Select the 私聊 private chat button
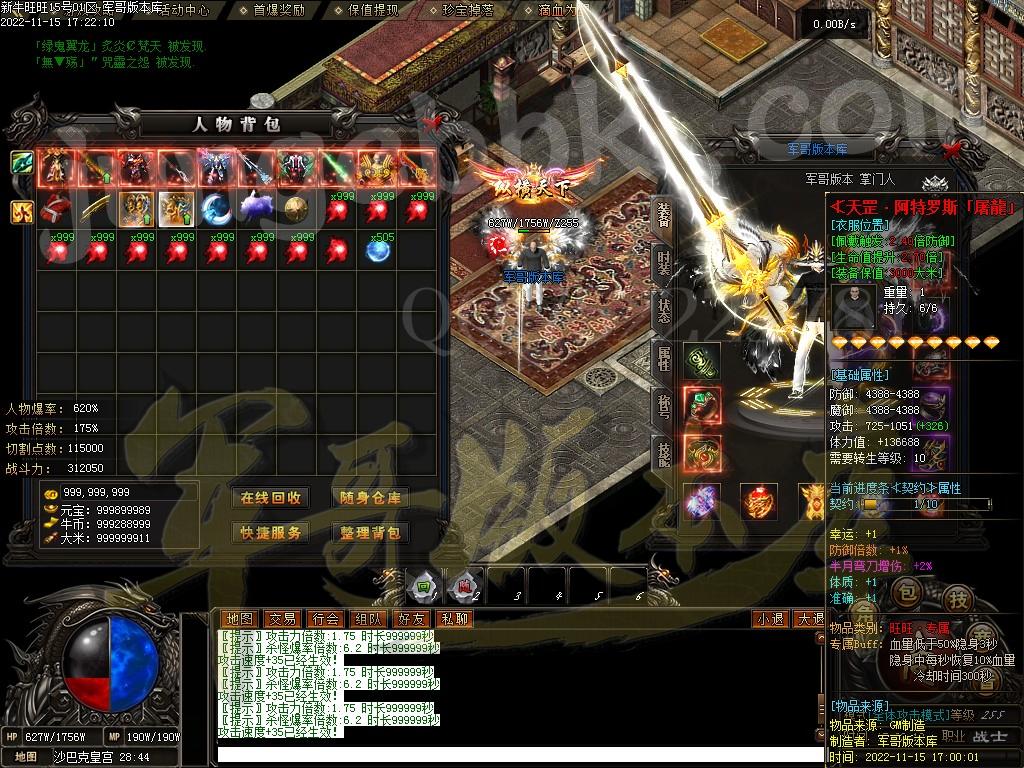The image size is (1024, 768). point(454,619)
